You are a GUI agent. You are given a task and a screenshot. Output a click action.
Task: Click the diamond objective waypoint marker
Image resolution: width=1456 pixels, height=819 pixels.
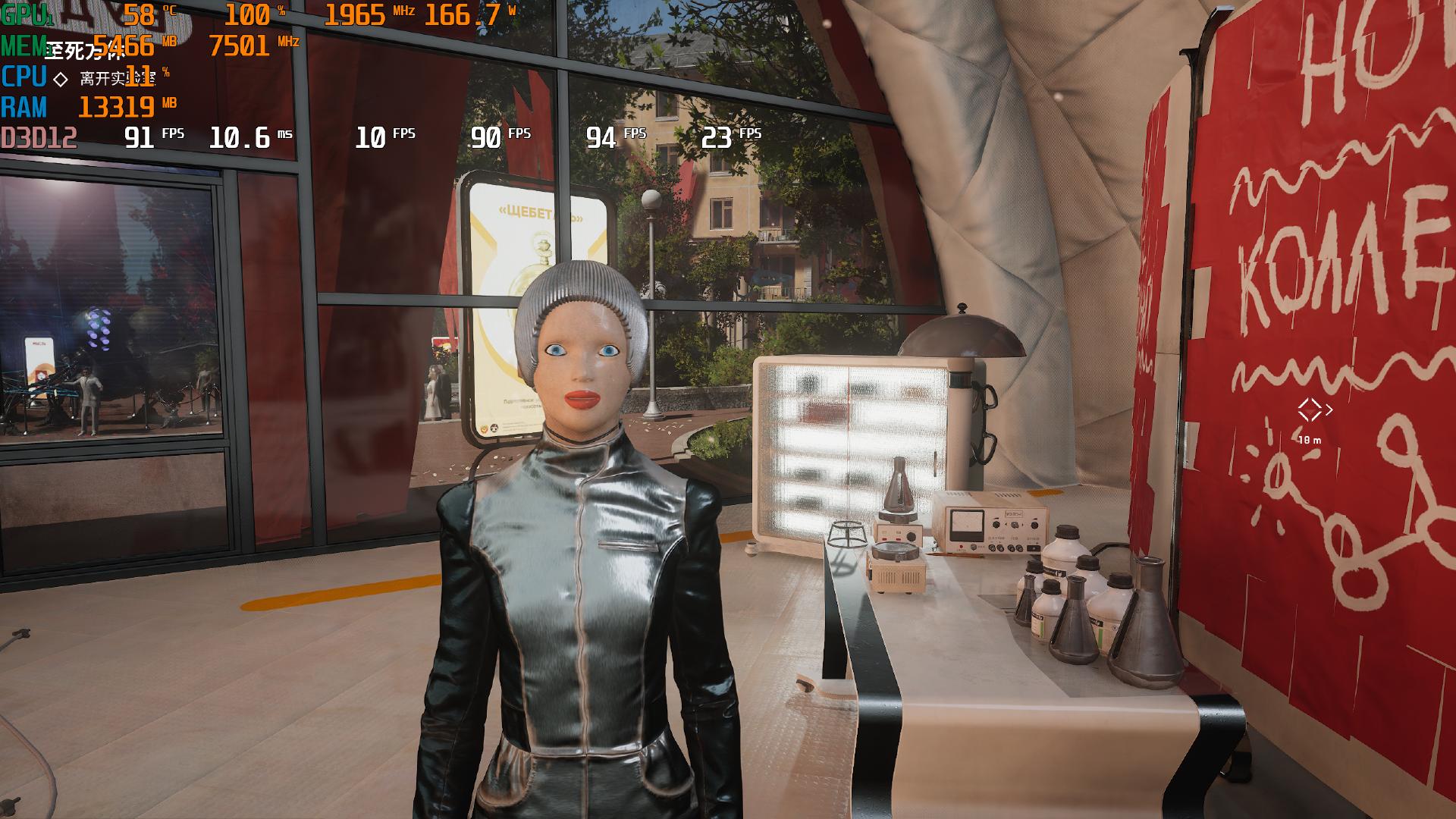1310,410
